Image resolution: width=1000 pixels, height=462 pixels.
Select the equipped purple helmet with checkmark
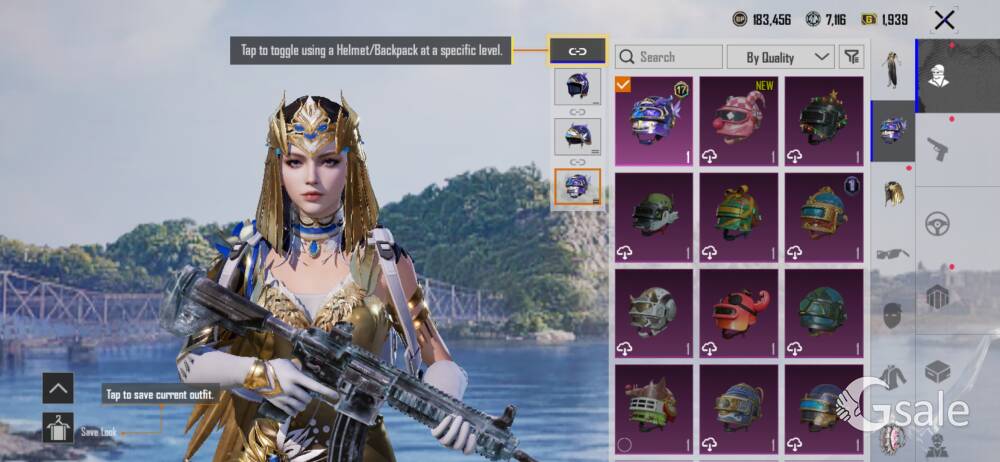pos(655,120)
